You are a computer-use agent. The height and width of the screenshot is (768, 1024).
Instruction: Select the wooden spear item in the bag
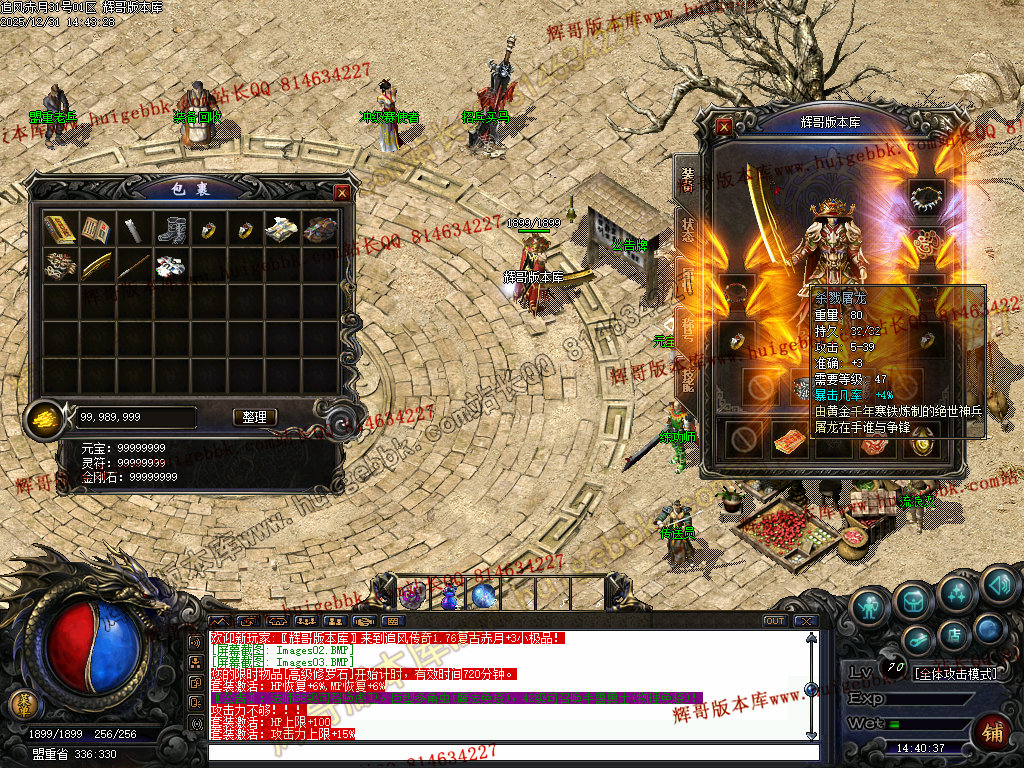coord(134,267)
